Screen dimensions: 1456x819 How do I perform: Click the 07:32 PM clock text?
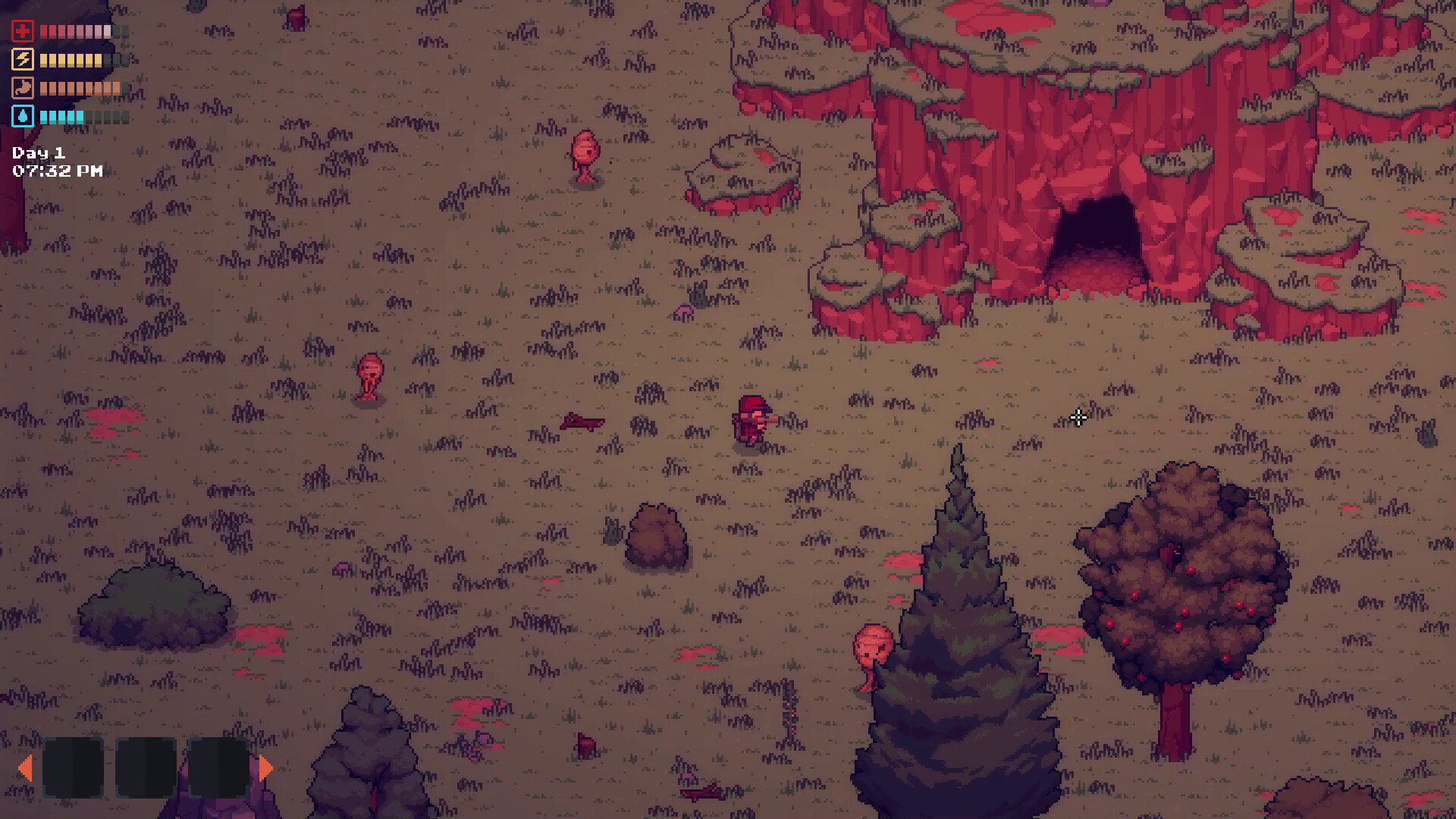(x=55, y=171)
